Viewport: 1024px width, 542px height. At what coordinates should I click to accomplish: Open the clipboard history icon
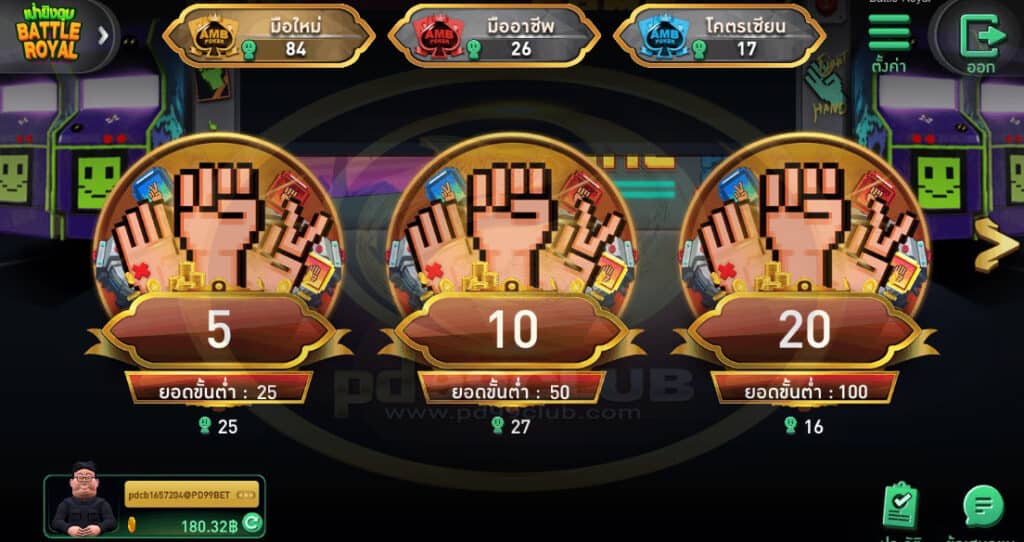pyautogui.click(x=900, y=505)
